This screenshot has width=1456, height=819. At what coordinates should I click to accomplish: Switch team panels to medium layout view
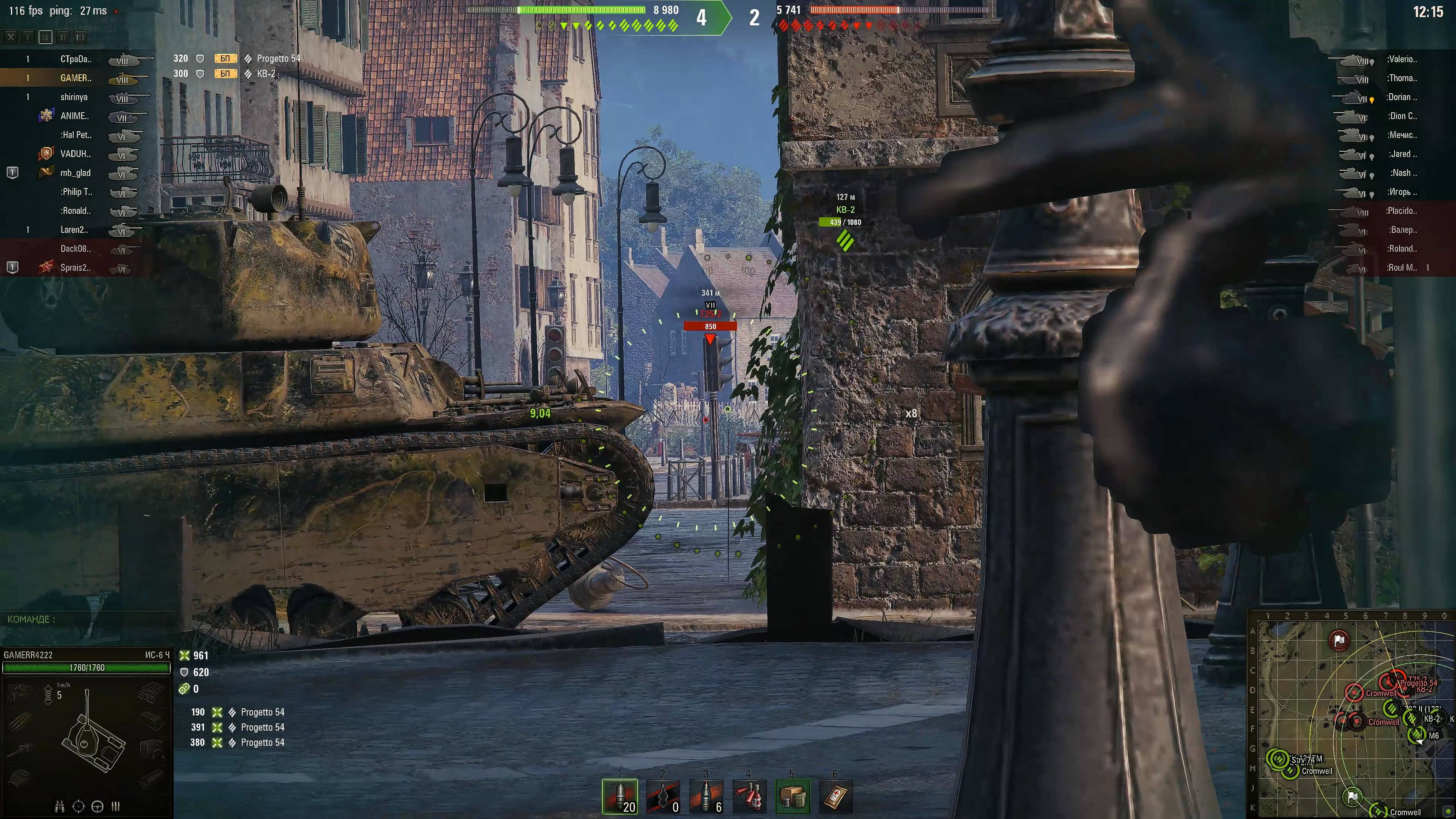coord(63,37)
